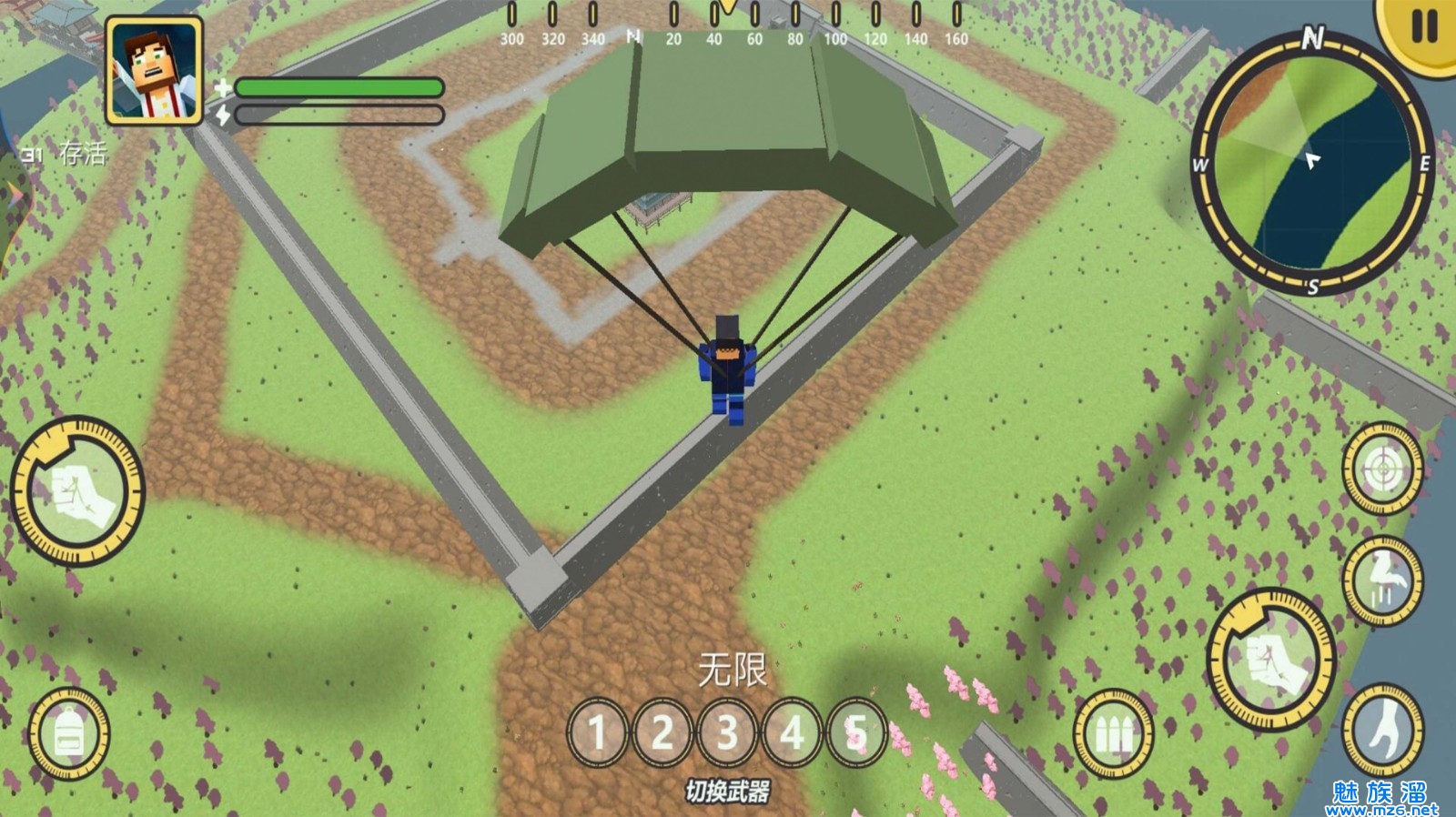Viewport: 1456px width, 817px height.
Task: Switch to weapon slot 2
Action: click(x=662, y=732)
